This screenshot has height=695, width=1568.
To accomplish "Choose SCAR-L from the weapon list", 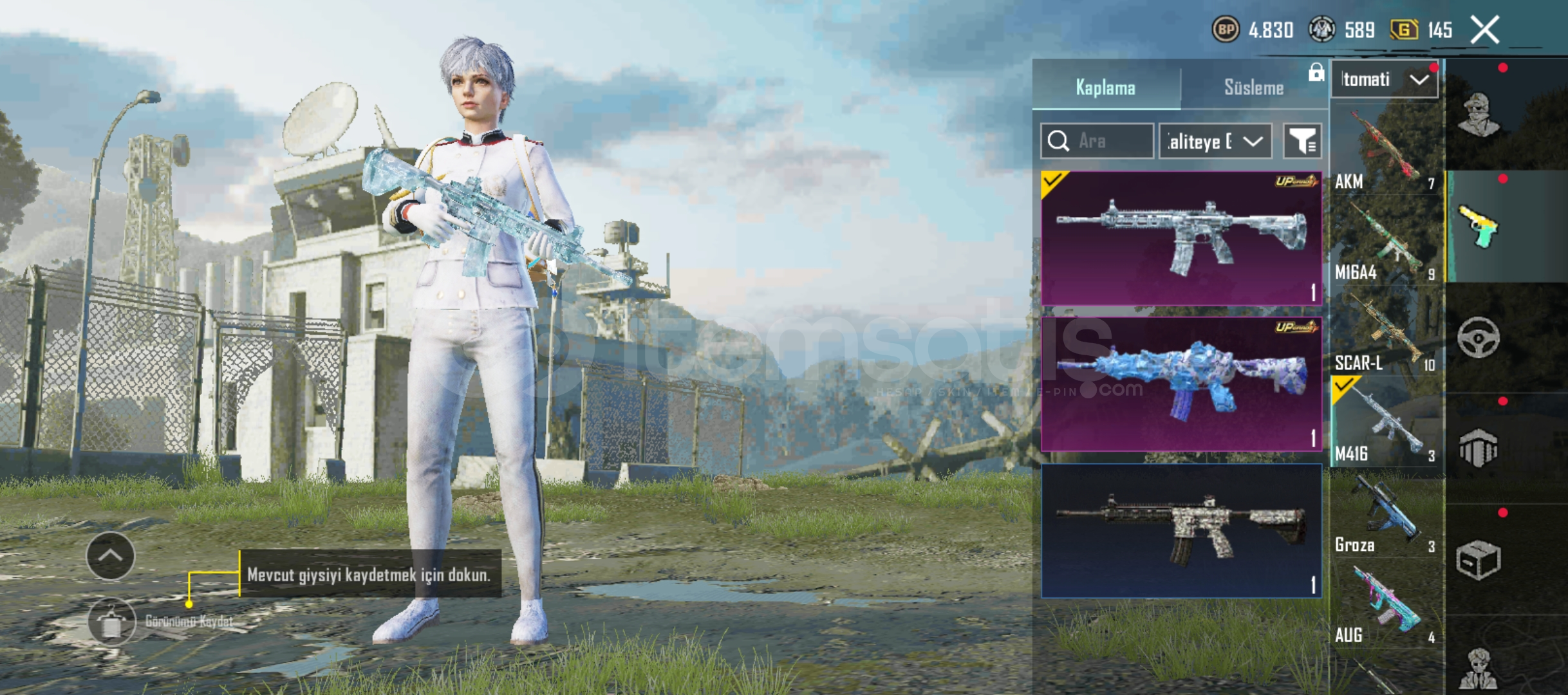I will tap(1385, 333).
